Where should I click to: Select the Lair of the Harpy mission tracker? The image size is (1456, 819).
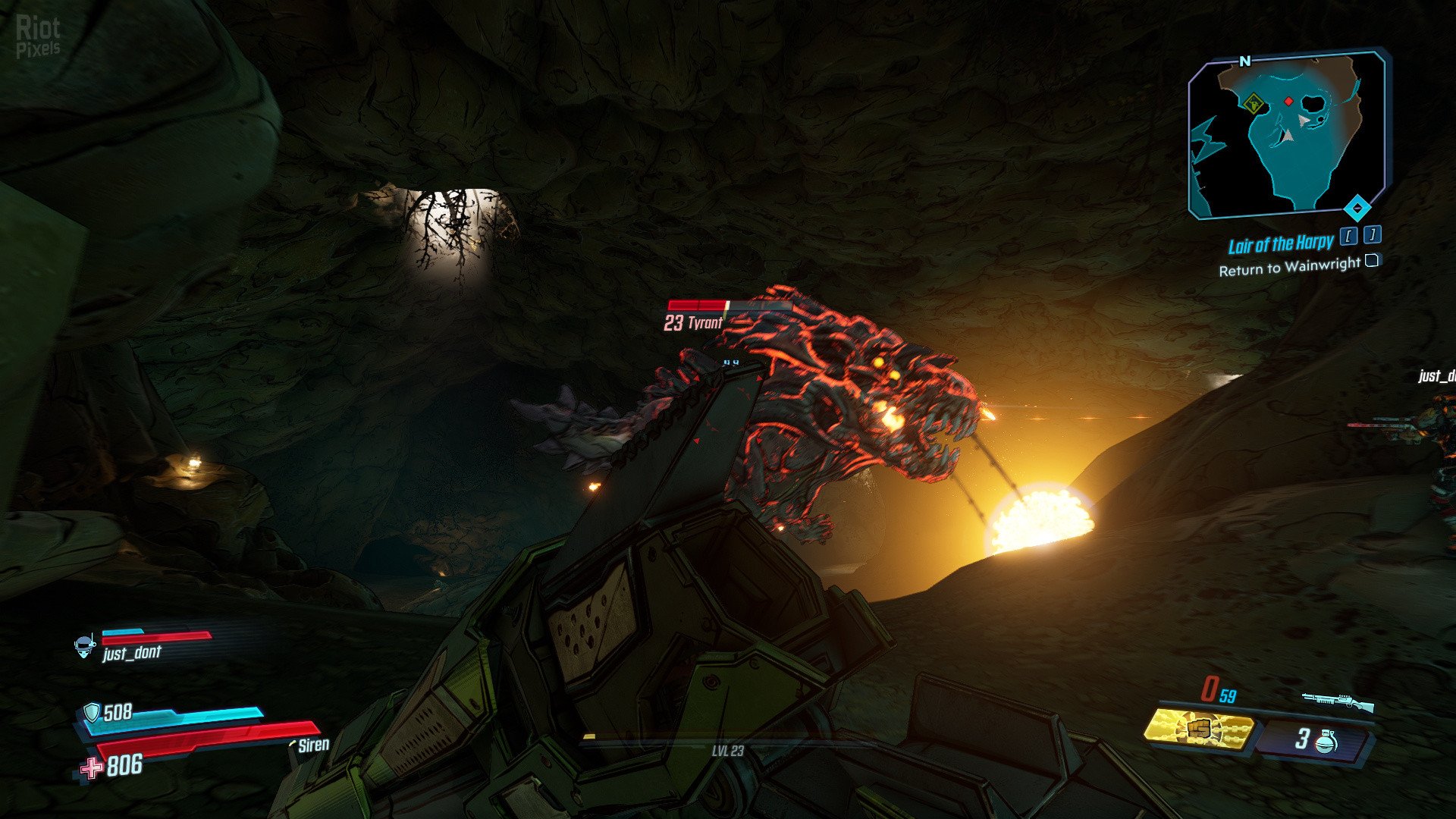pos(1280,244)
